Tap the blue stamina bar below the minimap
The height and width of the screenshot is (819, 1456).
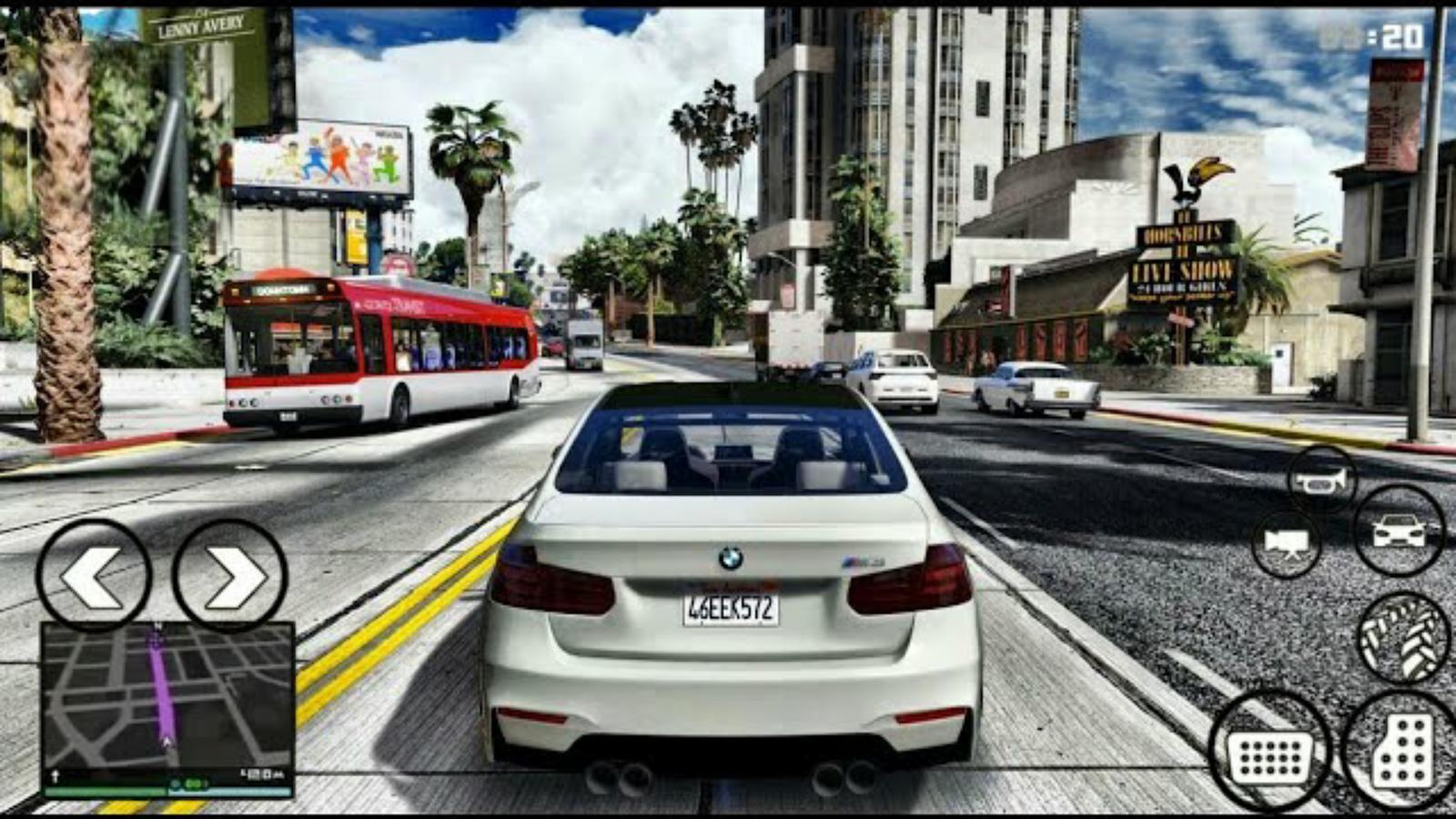tap(237, 792)
